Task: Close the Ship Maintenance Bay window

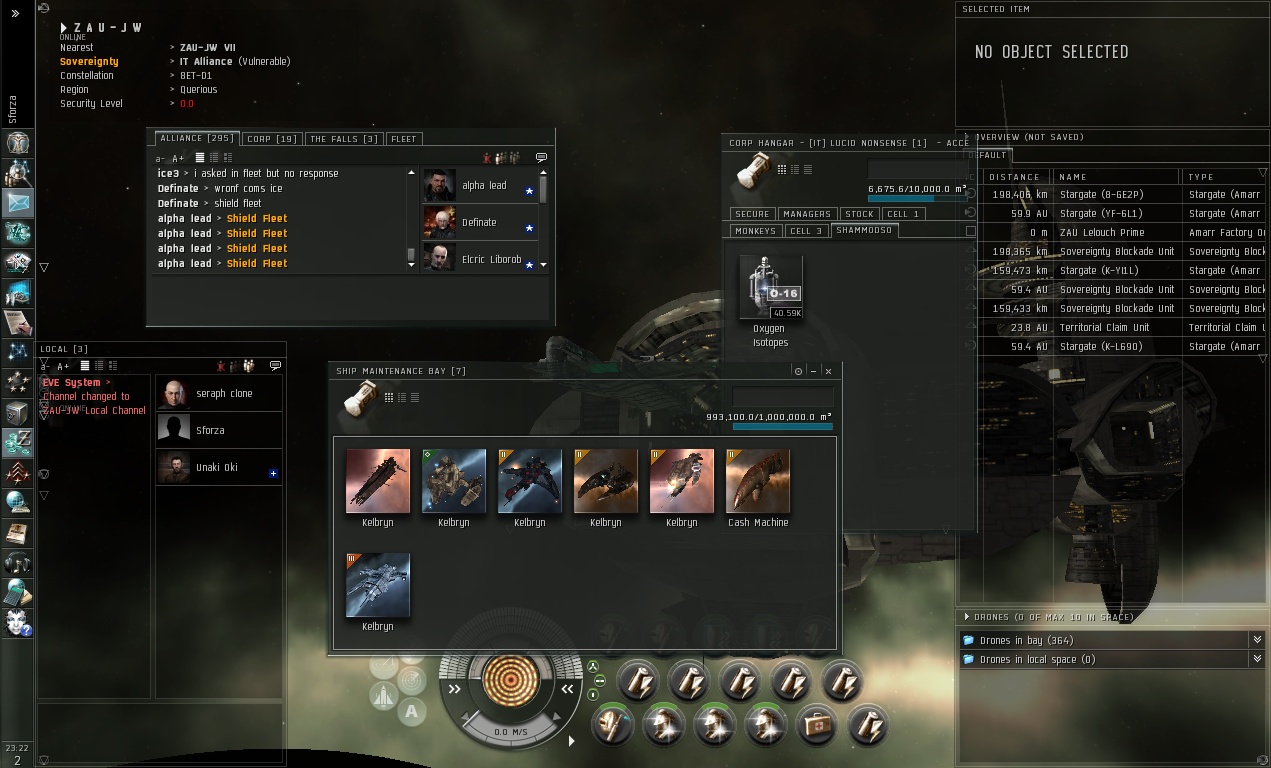Action: pyautogui.click(x=828, y=371)
